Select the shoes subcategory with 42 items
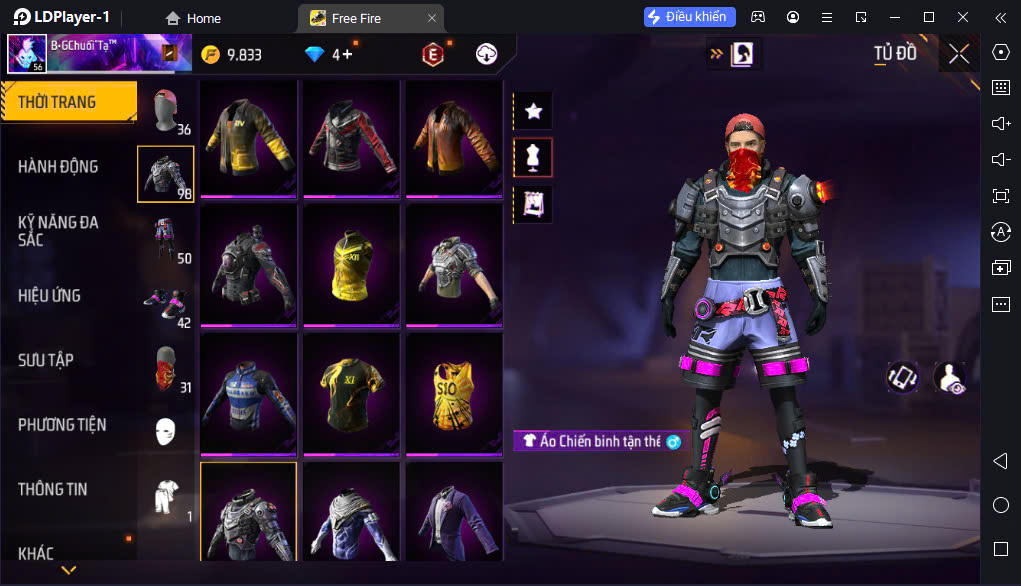 166,303
